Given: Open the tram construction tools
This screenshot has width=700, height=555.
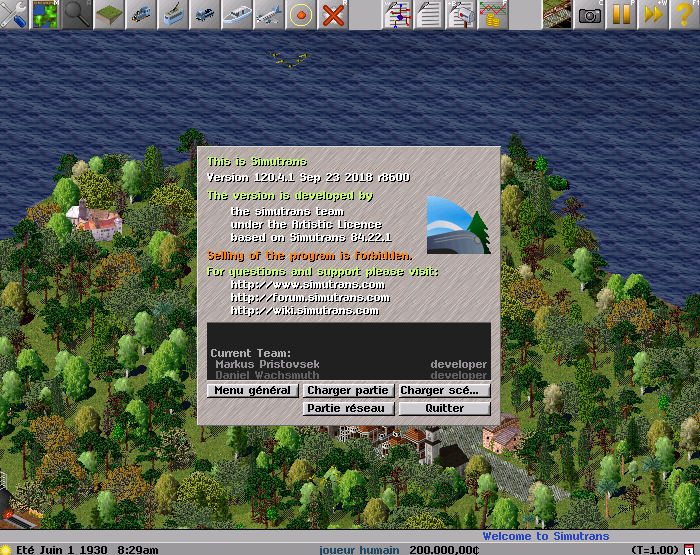Looking at the screenshot, I should (173, 14).
